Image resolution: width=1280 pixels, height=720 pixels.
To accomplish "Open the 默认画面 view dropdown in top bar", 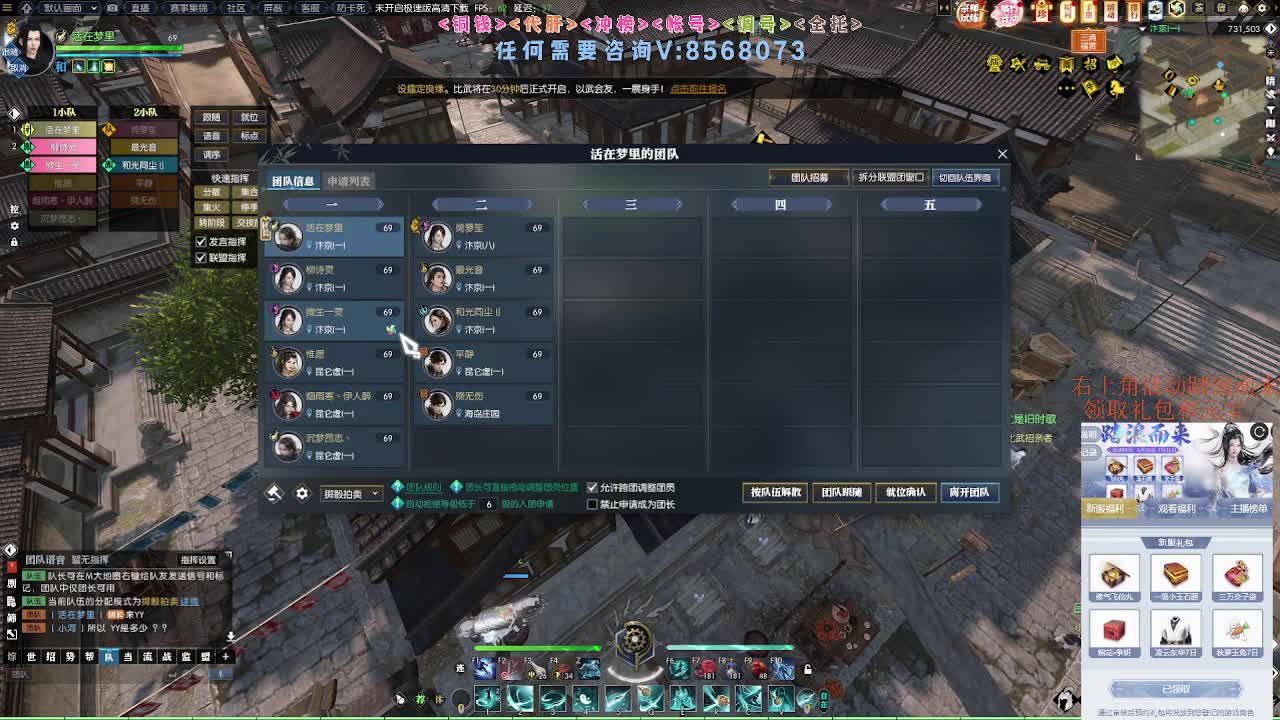I will click(65, 7).
